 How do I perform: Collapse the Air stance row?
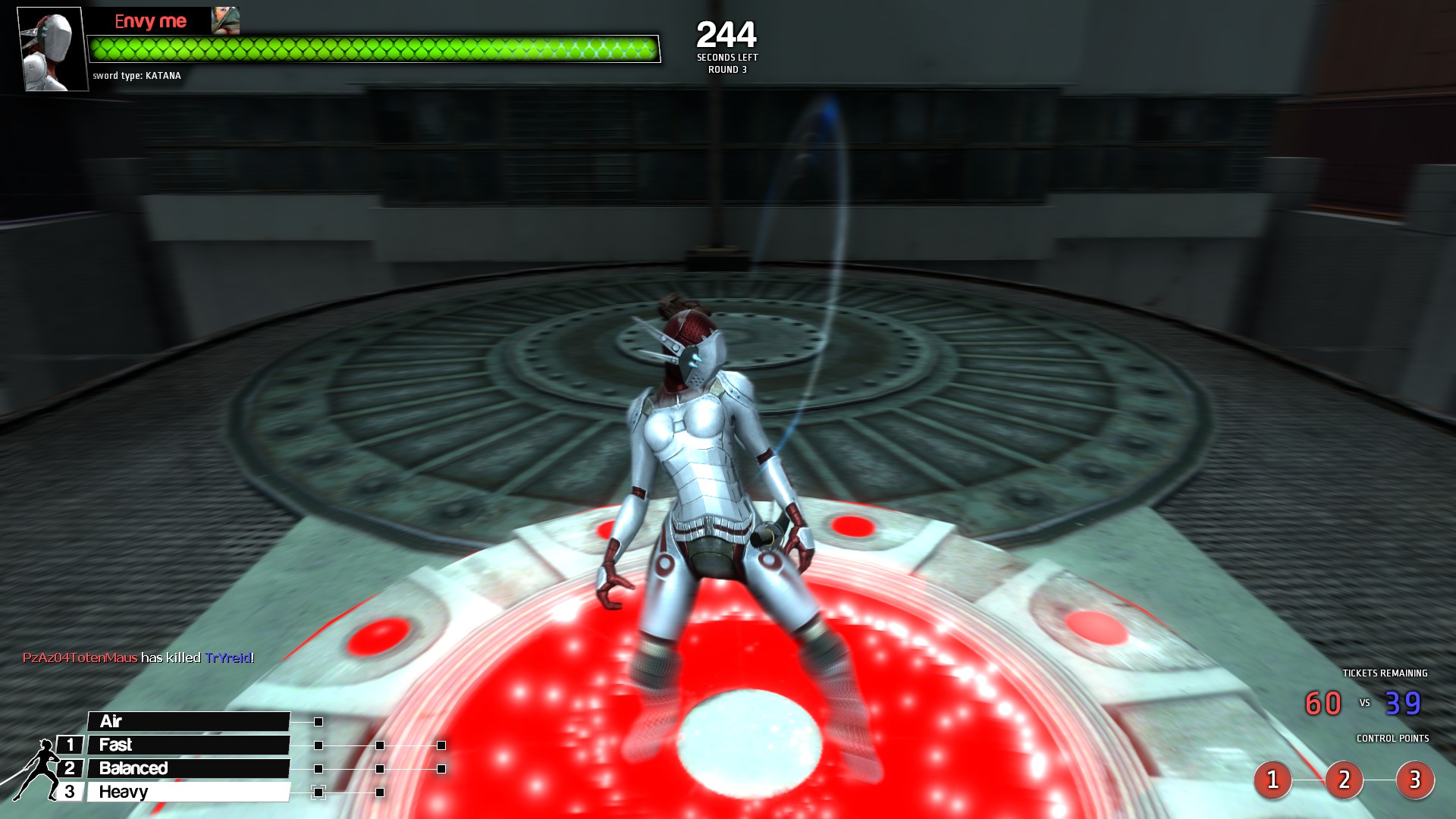click(x=190, y=721)
